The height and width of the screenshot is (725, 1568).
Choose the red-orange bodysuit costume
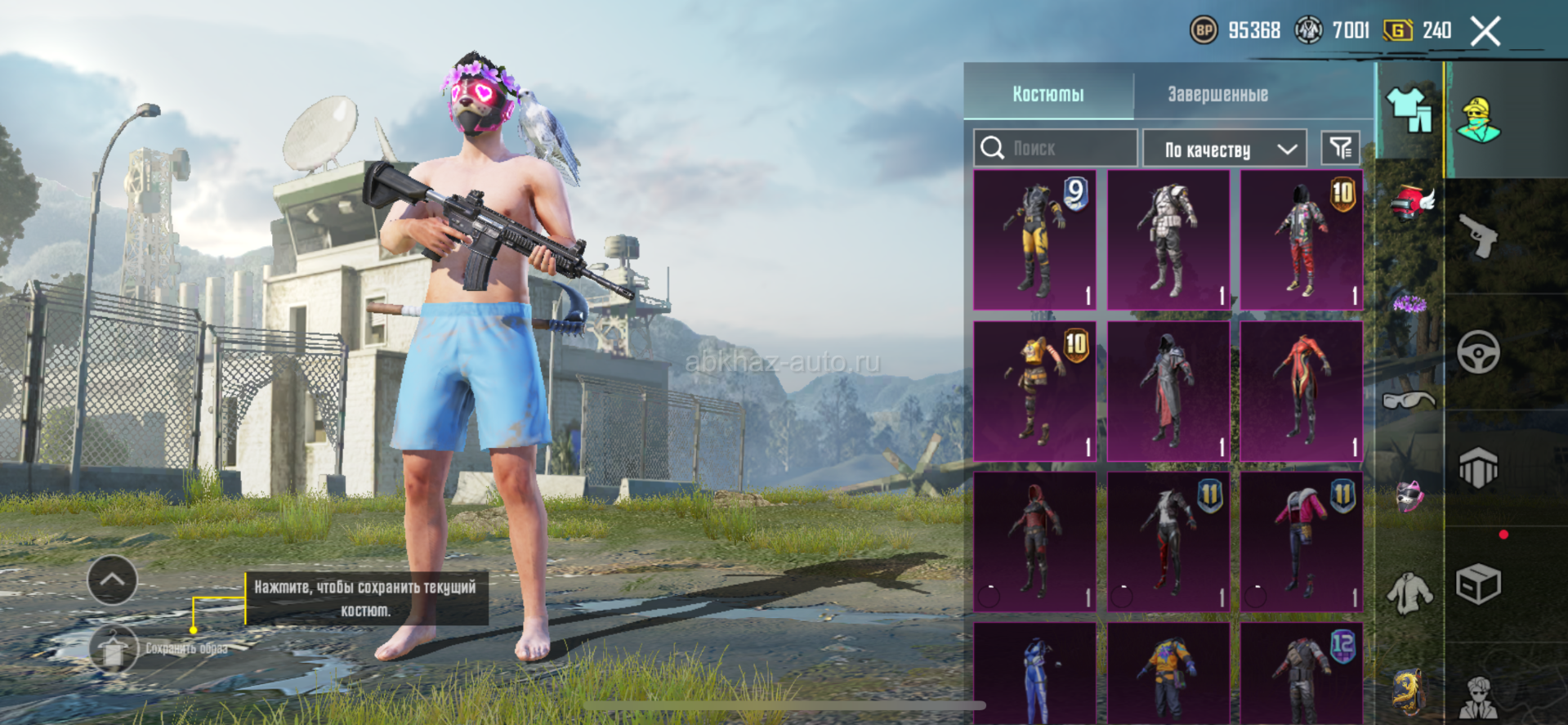click(x=1302, y=391)
